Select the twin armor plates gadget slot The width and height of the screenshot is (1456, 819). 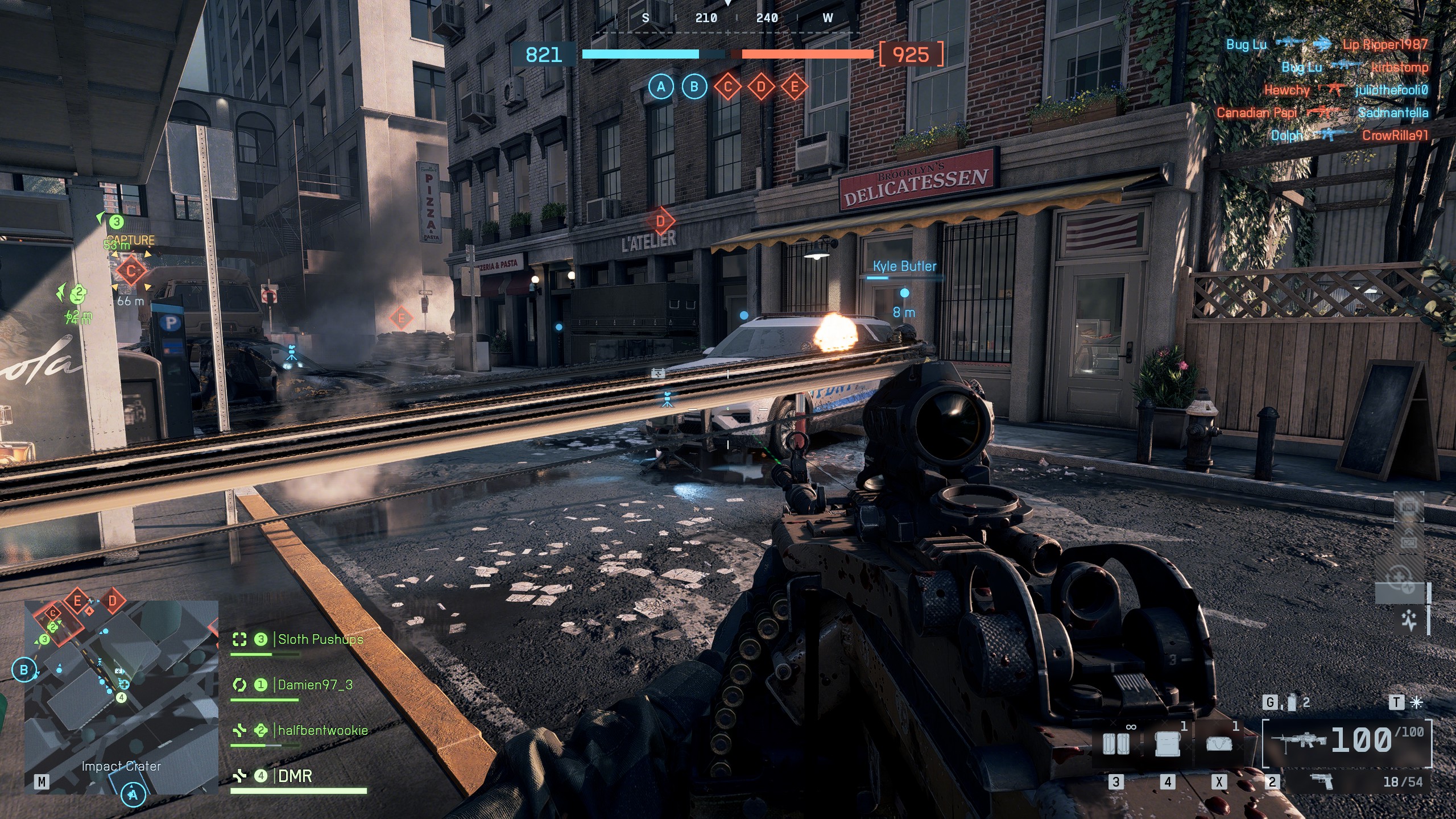[1115, 744]
